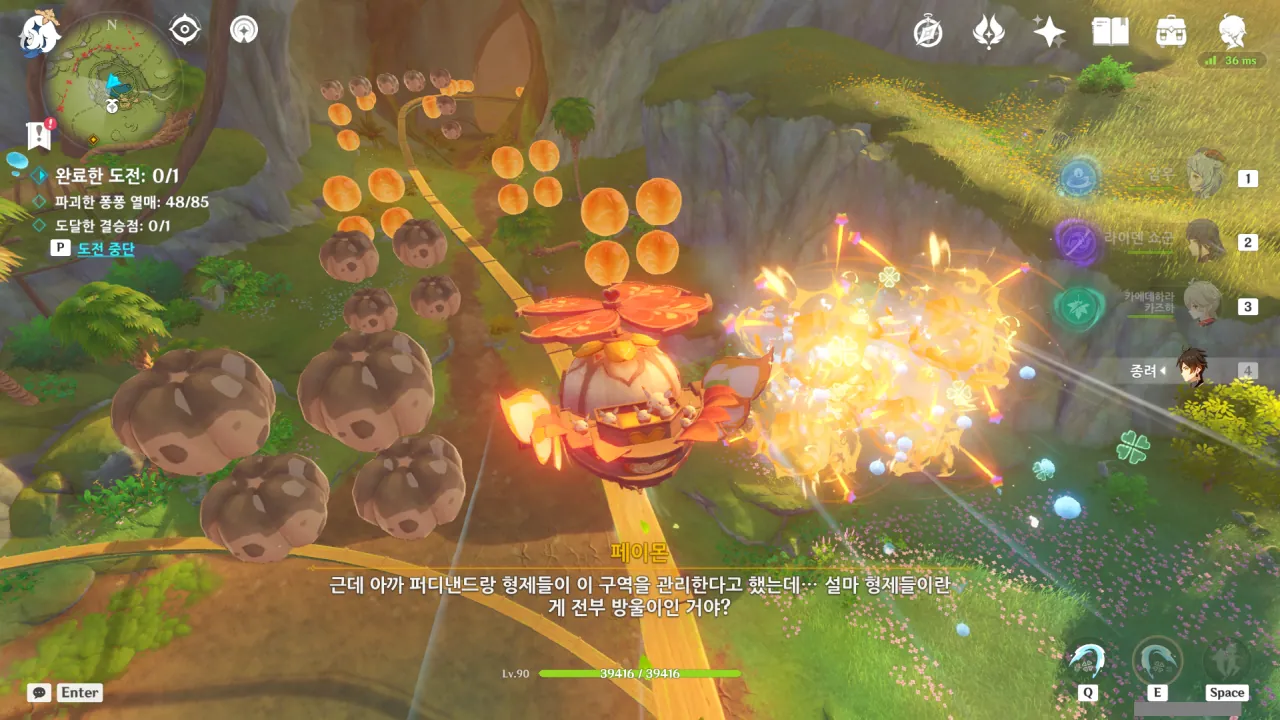Open the character screen icon

(x=1232, y=32)
